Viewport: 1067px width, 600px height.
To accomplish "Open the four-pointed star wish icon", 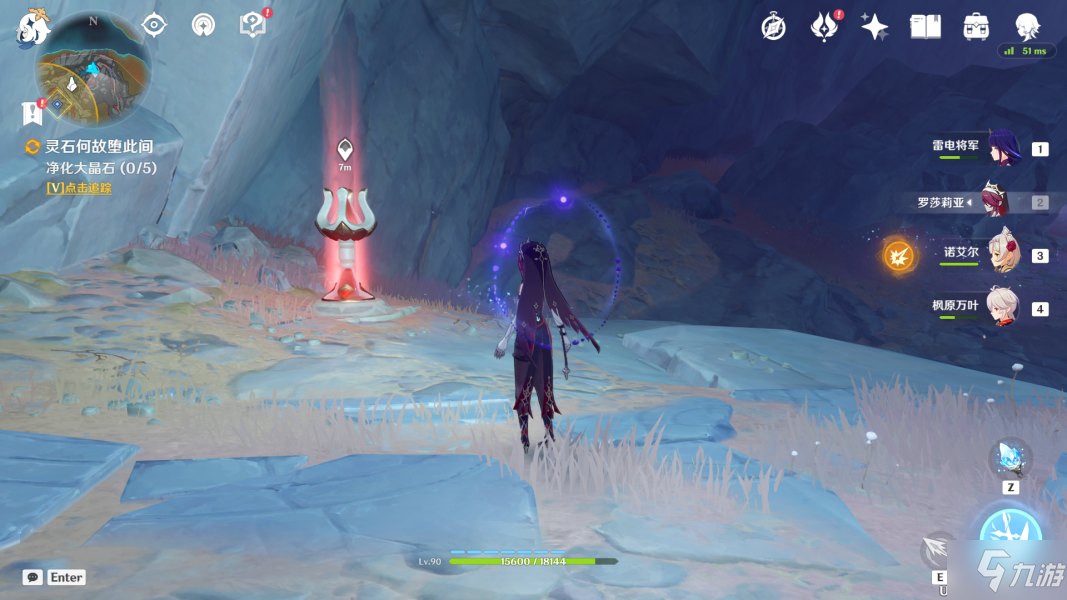I will (875, 27).
